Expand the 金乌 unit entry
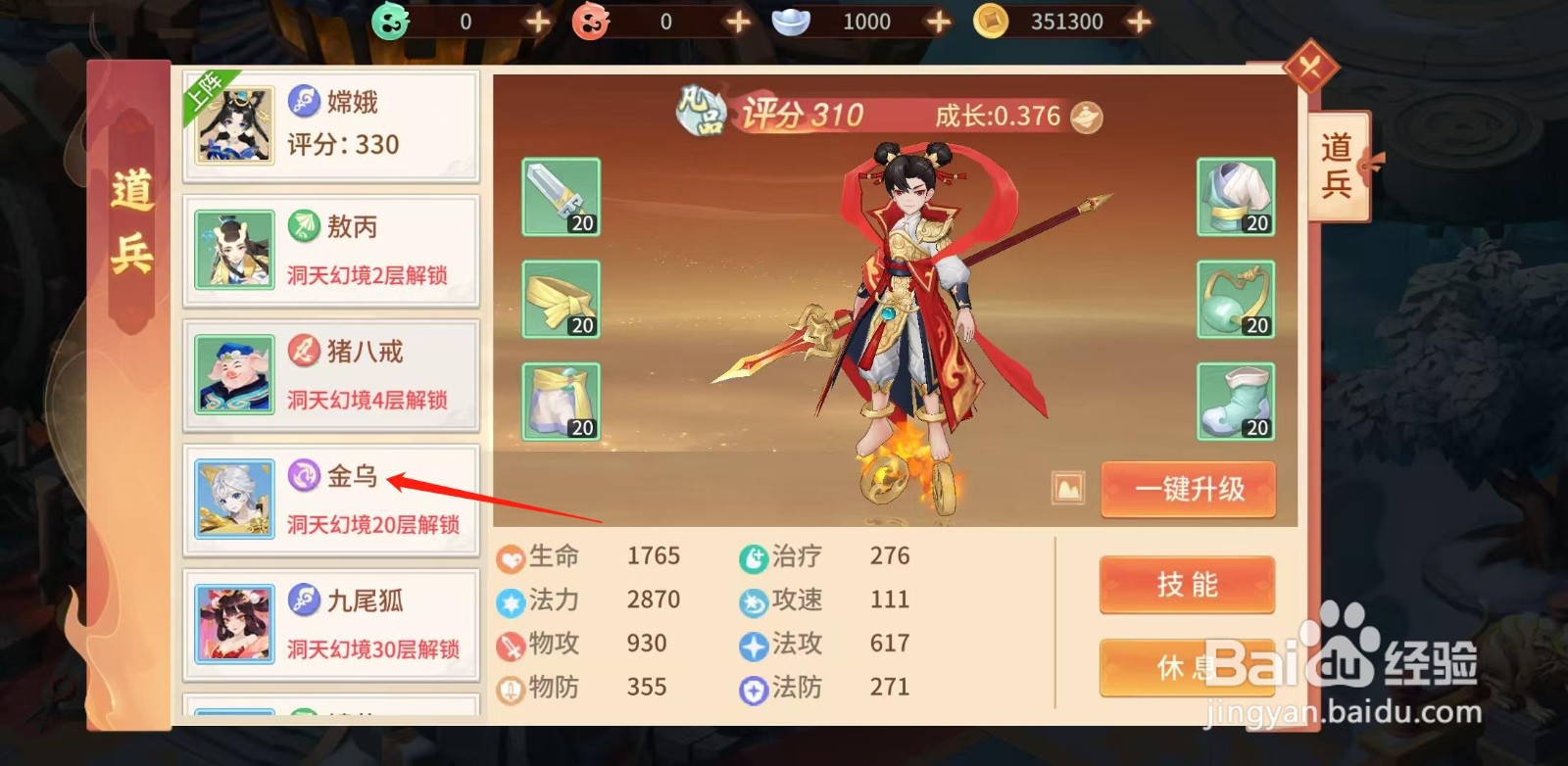 click(x=330, y=500)
